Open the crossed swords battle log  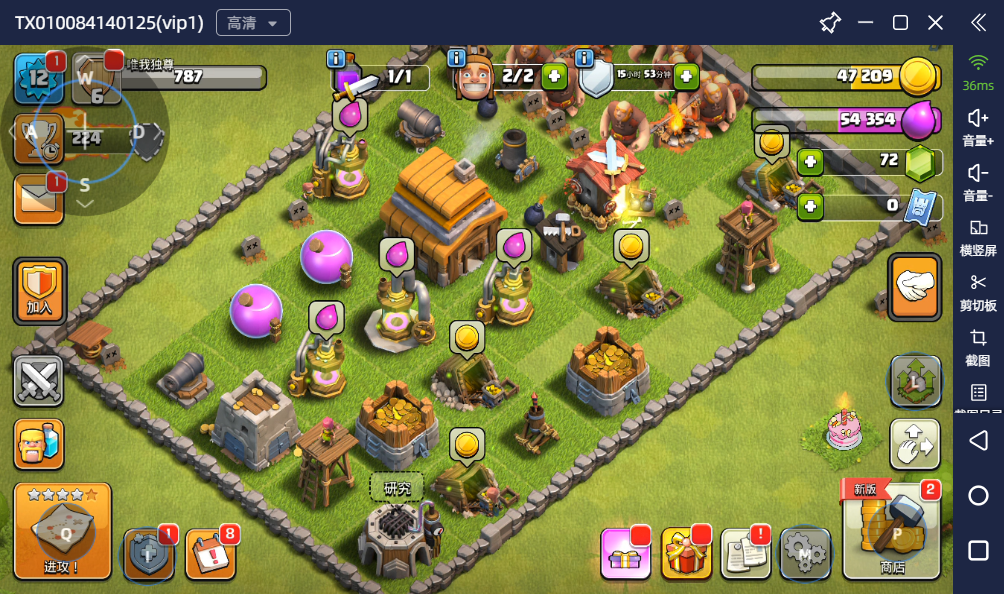click(x=39, y=380)
